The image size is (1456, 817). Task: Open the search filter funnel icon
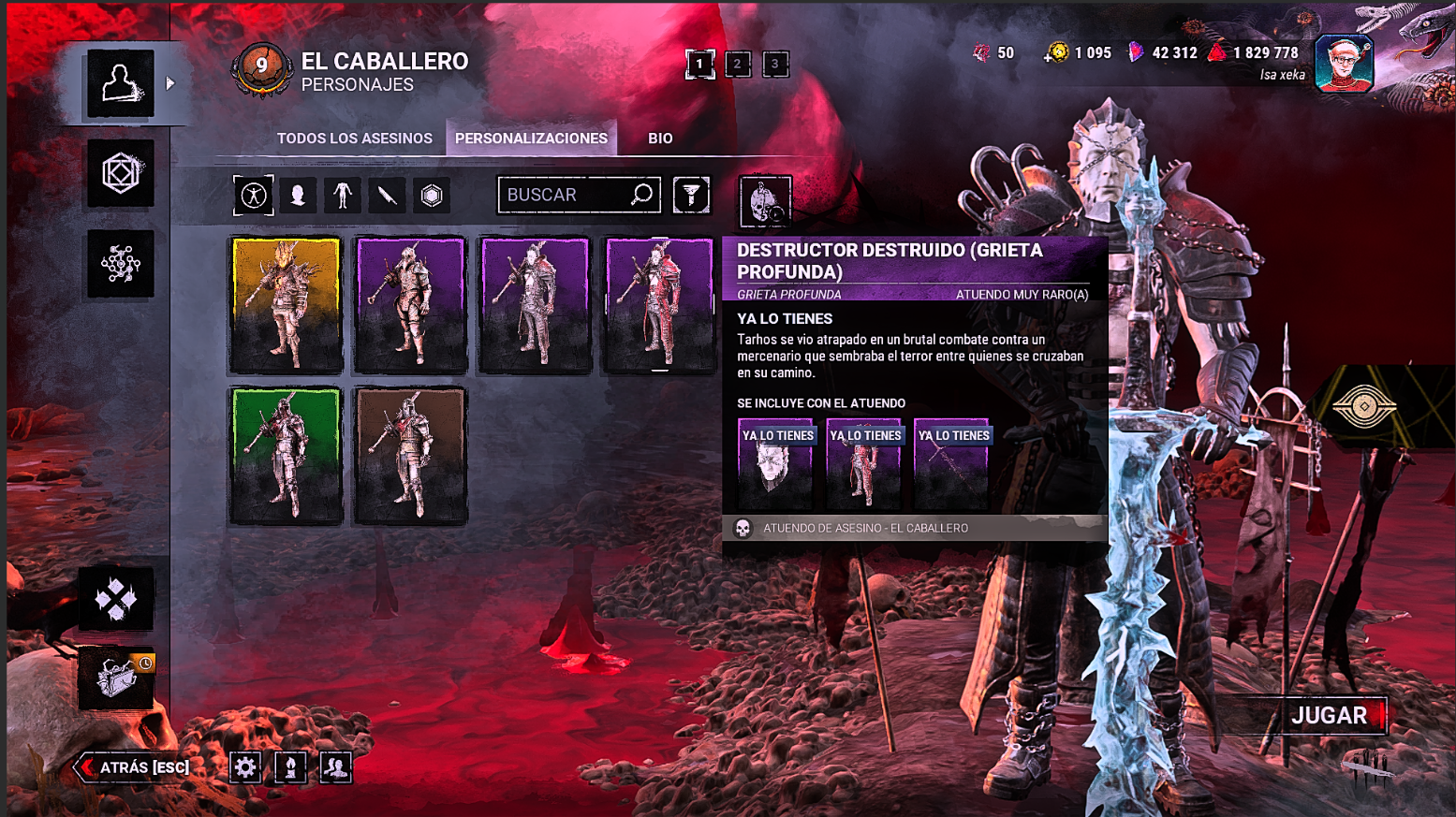(691, 195)
